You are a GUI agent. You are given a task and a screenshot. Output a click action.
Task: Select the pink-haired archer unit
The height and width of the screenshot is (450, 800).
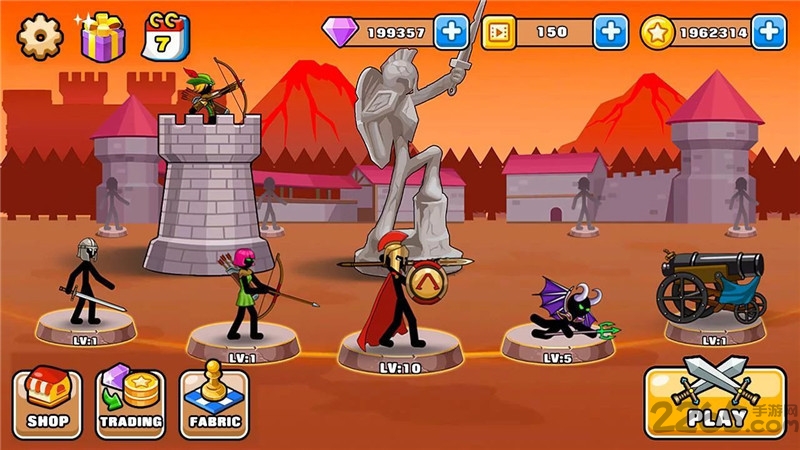pyautogui.click(x=245, y=300)
